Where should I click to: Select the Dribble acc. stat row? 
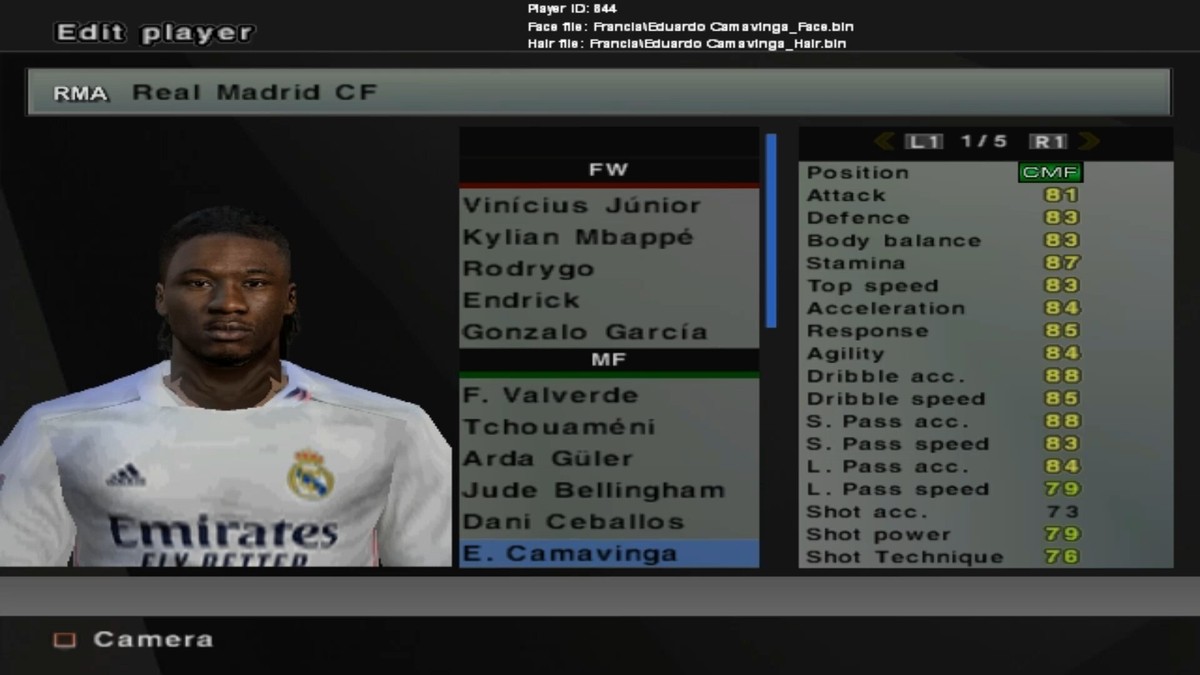tap(942, 376)
